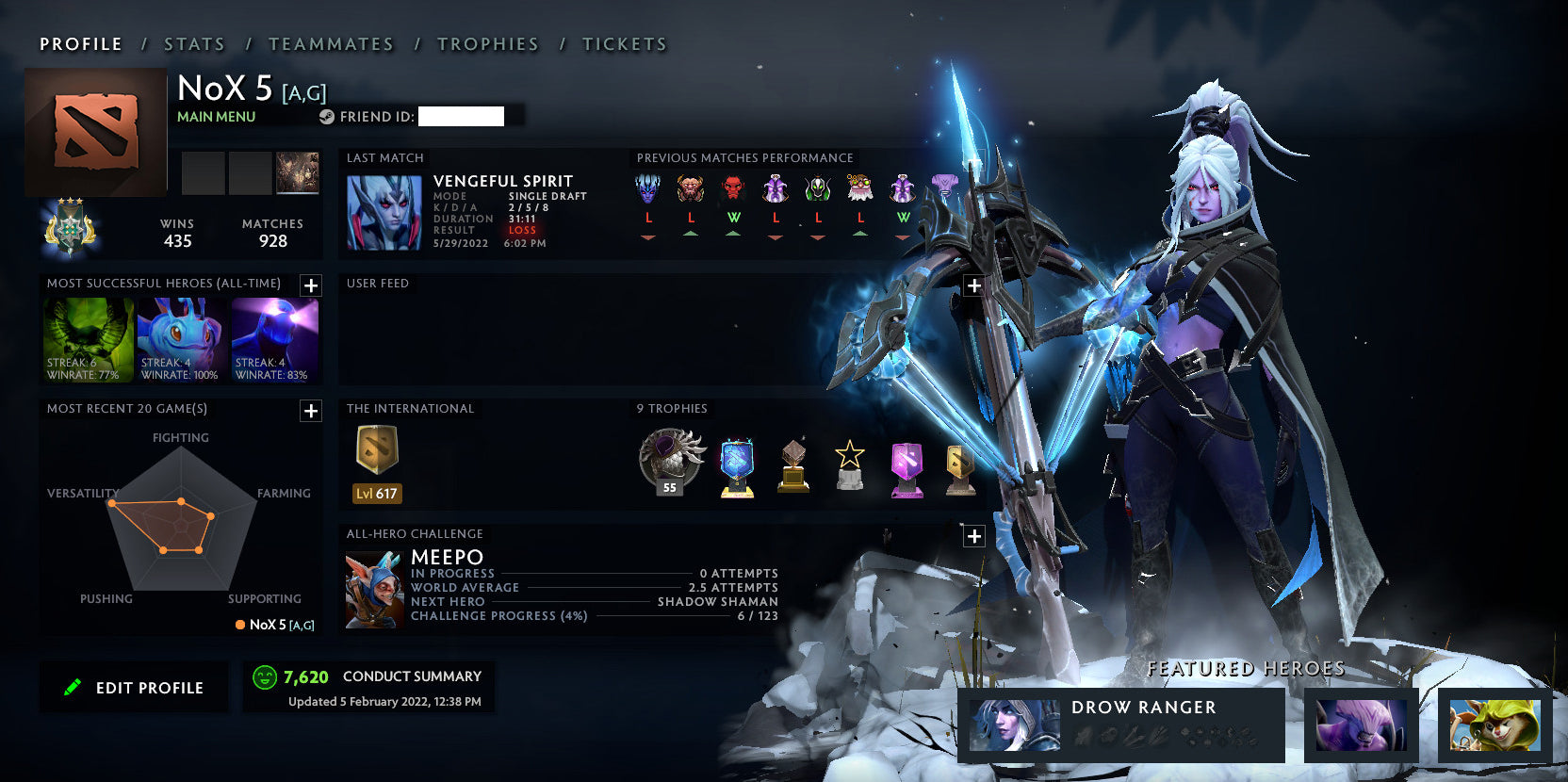Expand the Most Recent Games panel
This screenshot has height=782, width=1568.
pyautogui.click(x=311, y=411)
